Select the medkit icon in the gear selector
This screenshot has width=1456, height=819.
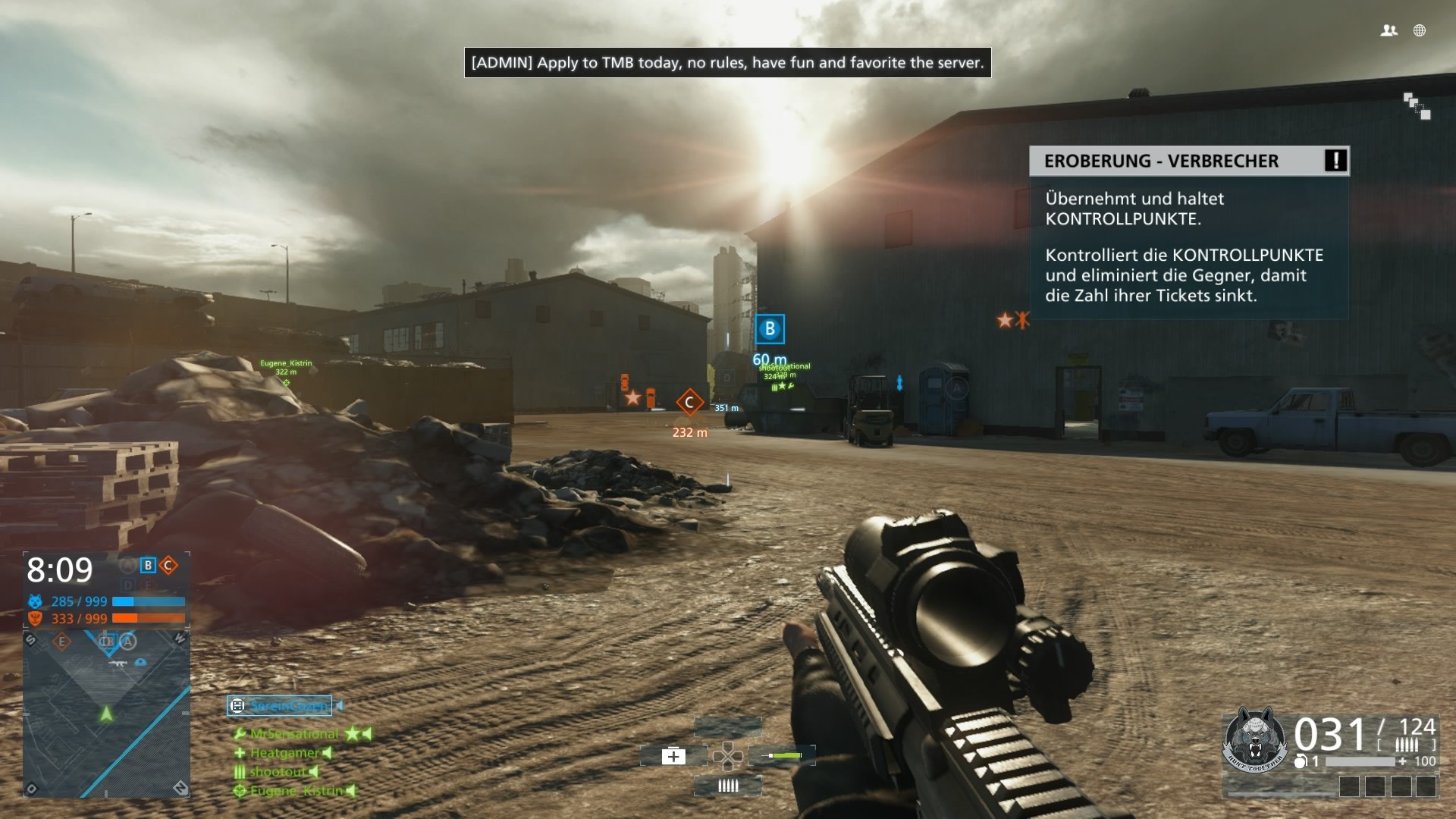(x=673, y=756)
